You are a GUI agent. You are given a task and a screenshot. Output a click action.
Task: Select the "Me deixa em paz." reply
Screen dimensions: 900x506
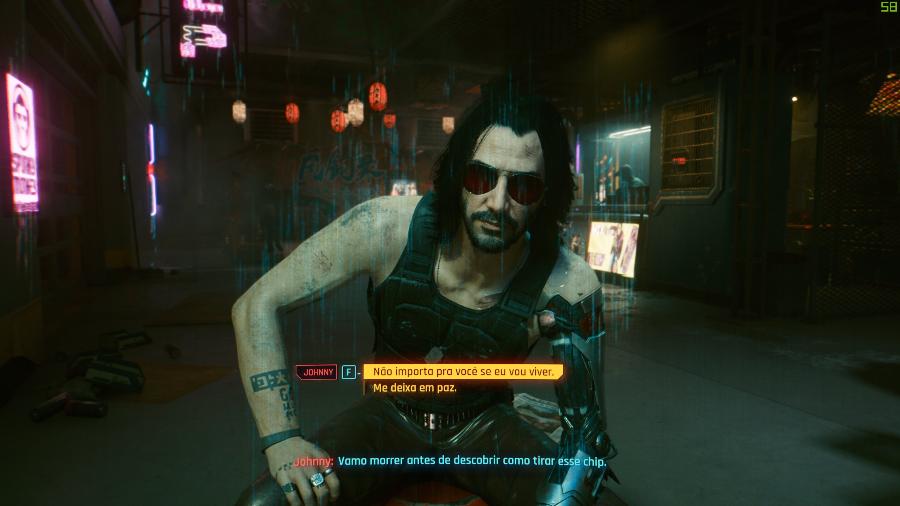[414, 388]
